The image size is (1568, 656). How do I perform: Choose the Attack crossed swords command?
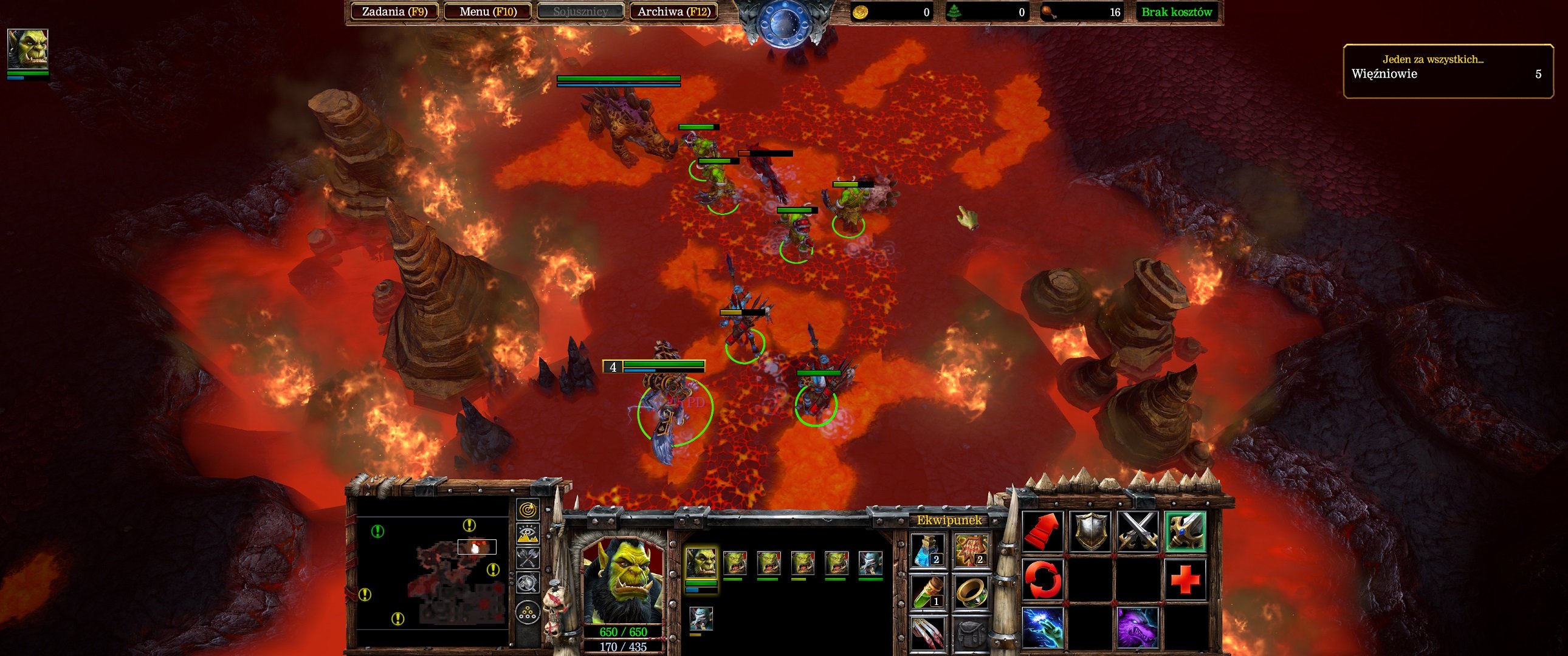tap(1138, 531)
